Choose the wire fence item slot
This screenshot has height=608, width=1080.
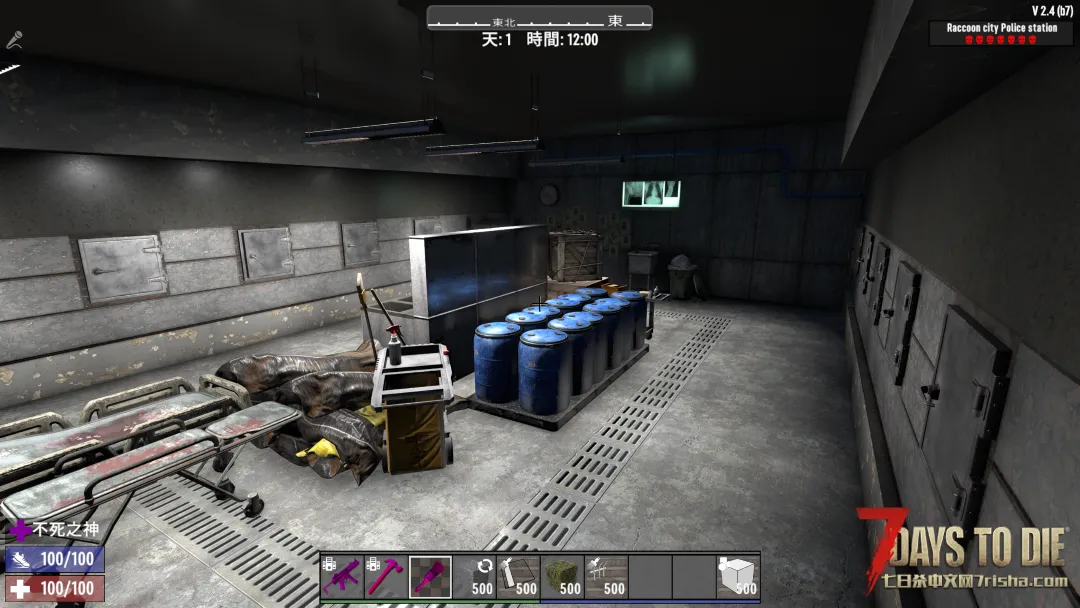click(606, 576)
